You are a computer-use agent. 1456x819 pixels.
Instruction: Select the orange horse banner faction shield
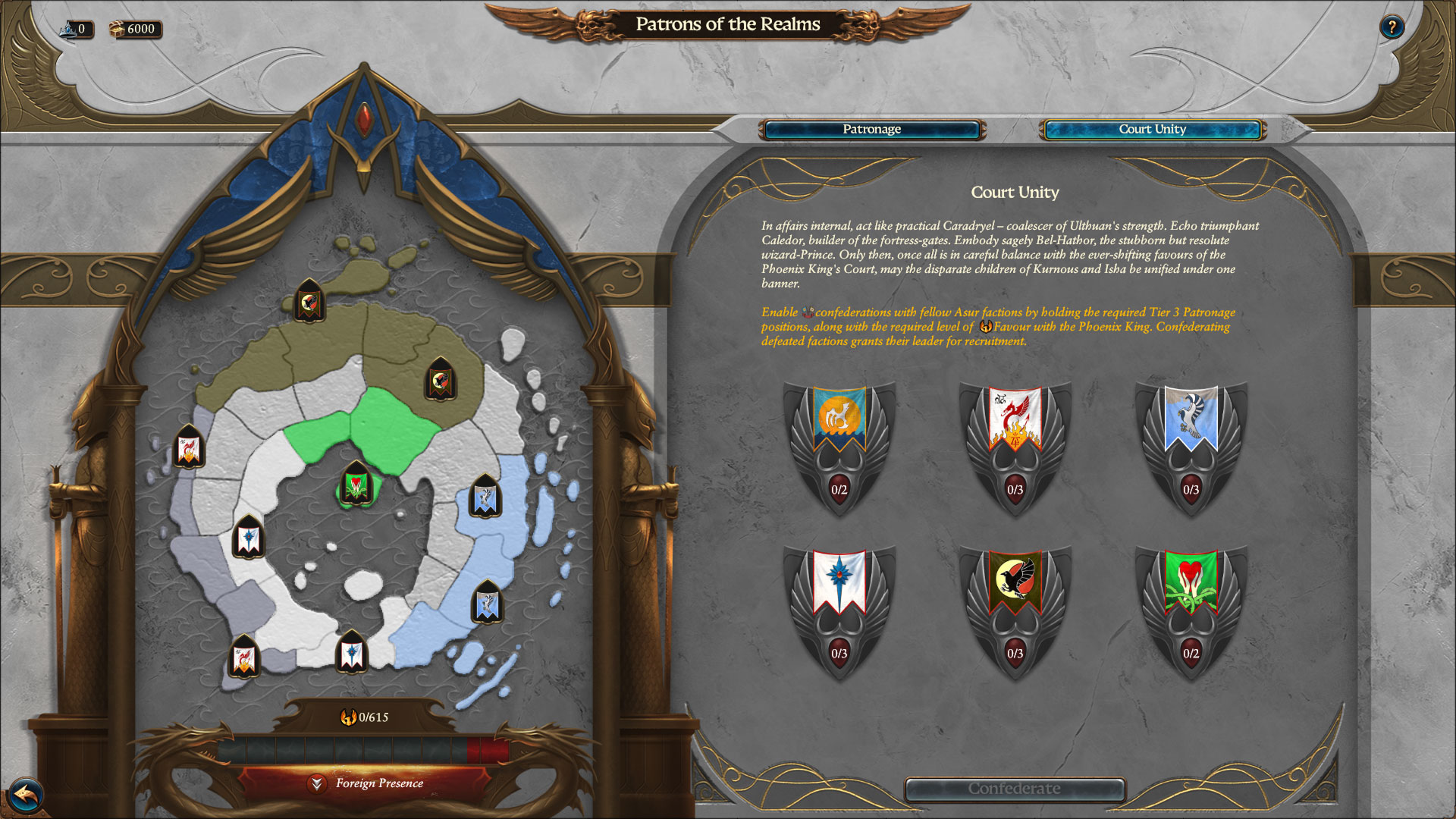[x=839, y=447]
